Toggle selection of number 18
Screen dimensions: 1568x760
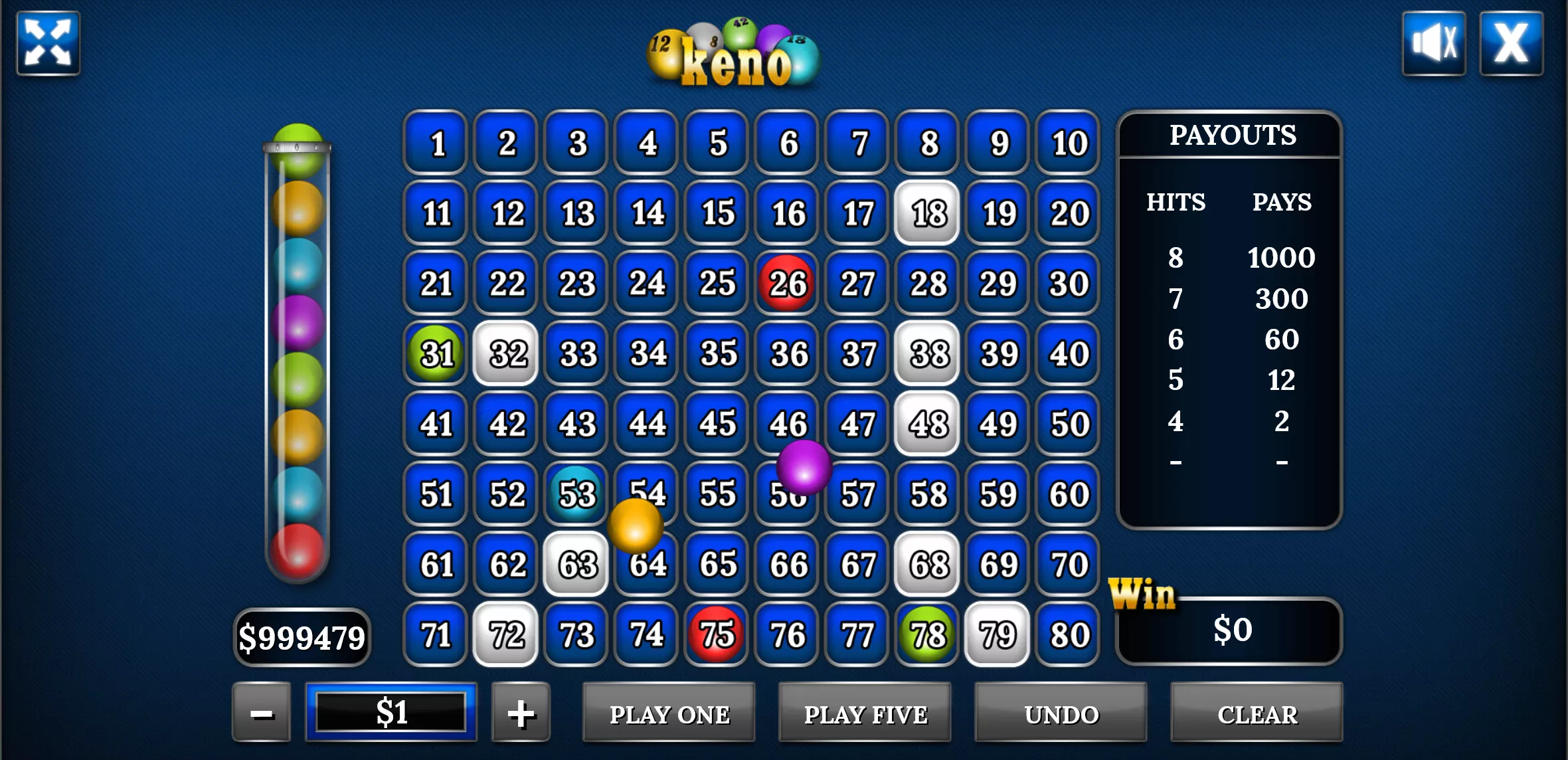[x=926, y=211]
